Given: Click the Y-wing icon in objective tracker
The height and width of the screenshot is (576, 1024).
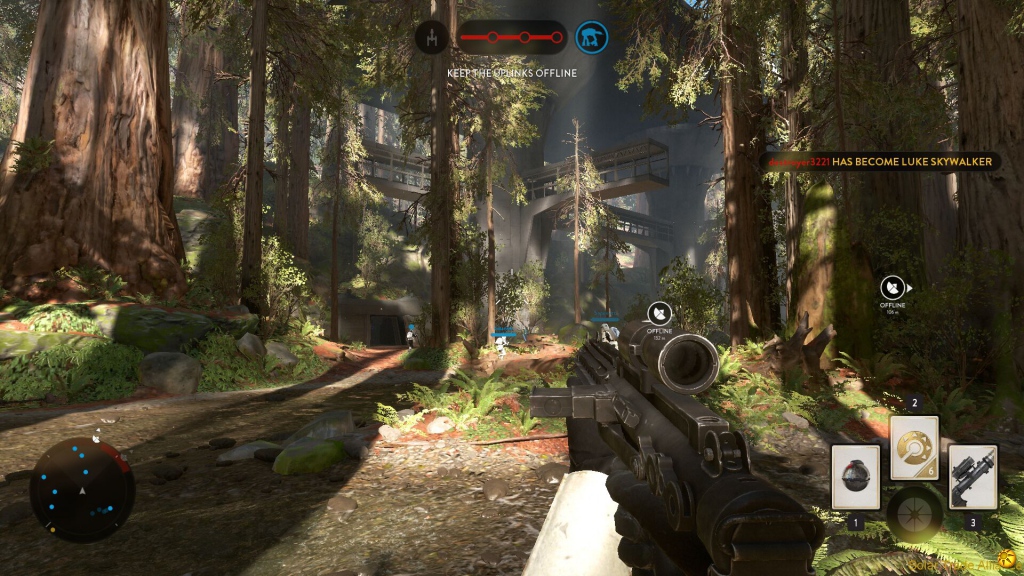Looking at the screenshot, I should [432, 38].
